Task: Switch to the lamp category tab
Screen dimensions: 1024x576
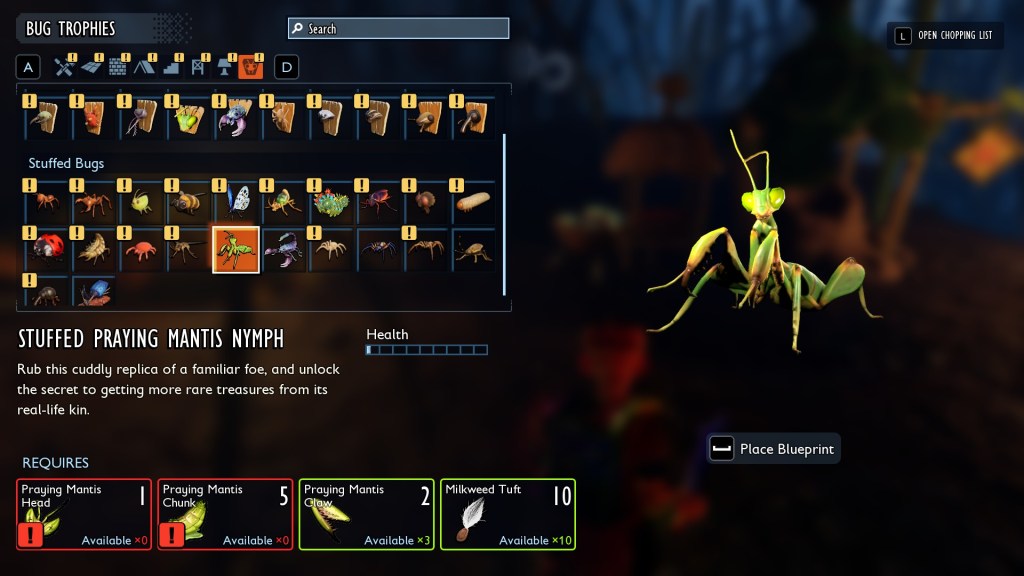Action: 224,67
